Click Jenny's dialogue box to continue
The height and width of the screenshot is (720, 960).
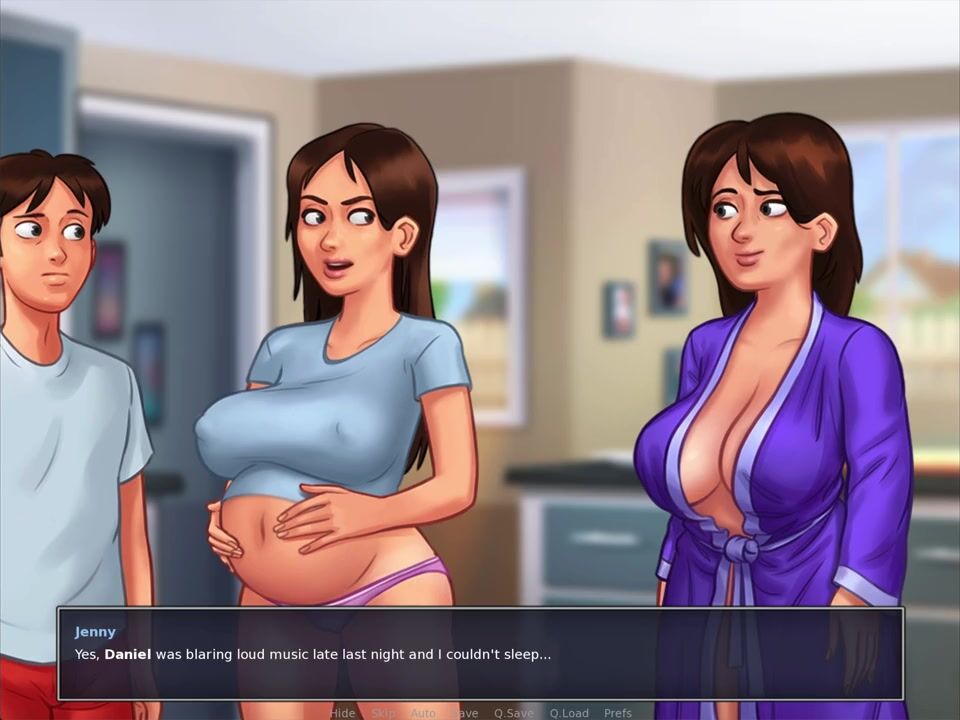click(x=480, y=654)
